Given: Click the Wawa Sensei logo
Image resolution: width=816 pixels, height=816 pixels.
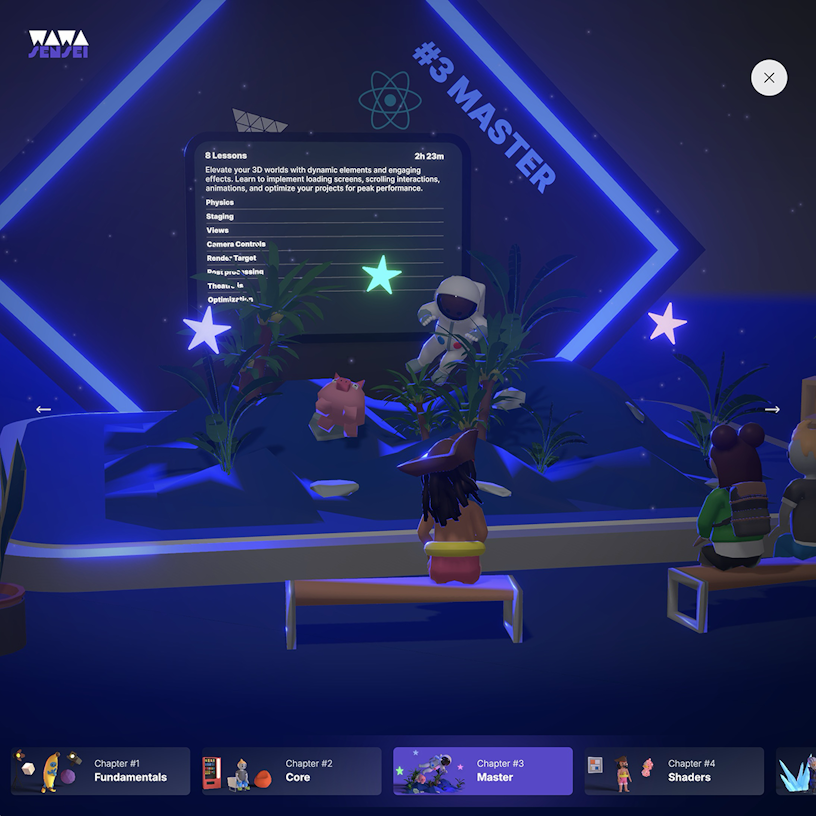Looking at the screenshot, I should [x=58, y=44].
